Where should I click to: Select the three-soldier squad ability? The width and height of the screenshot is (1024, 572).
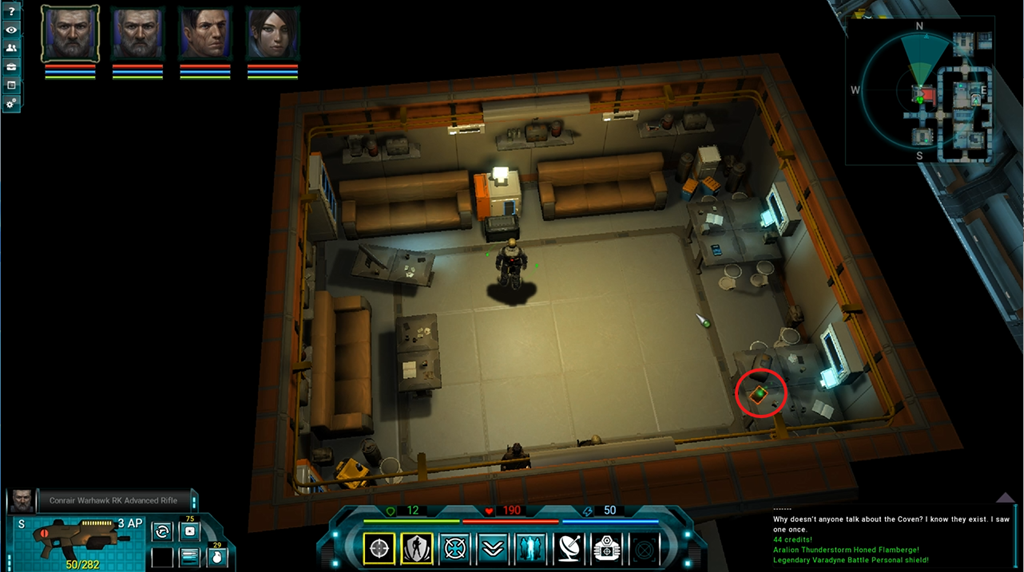(x=530, y=548)
